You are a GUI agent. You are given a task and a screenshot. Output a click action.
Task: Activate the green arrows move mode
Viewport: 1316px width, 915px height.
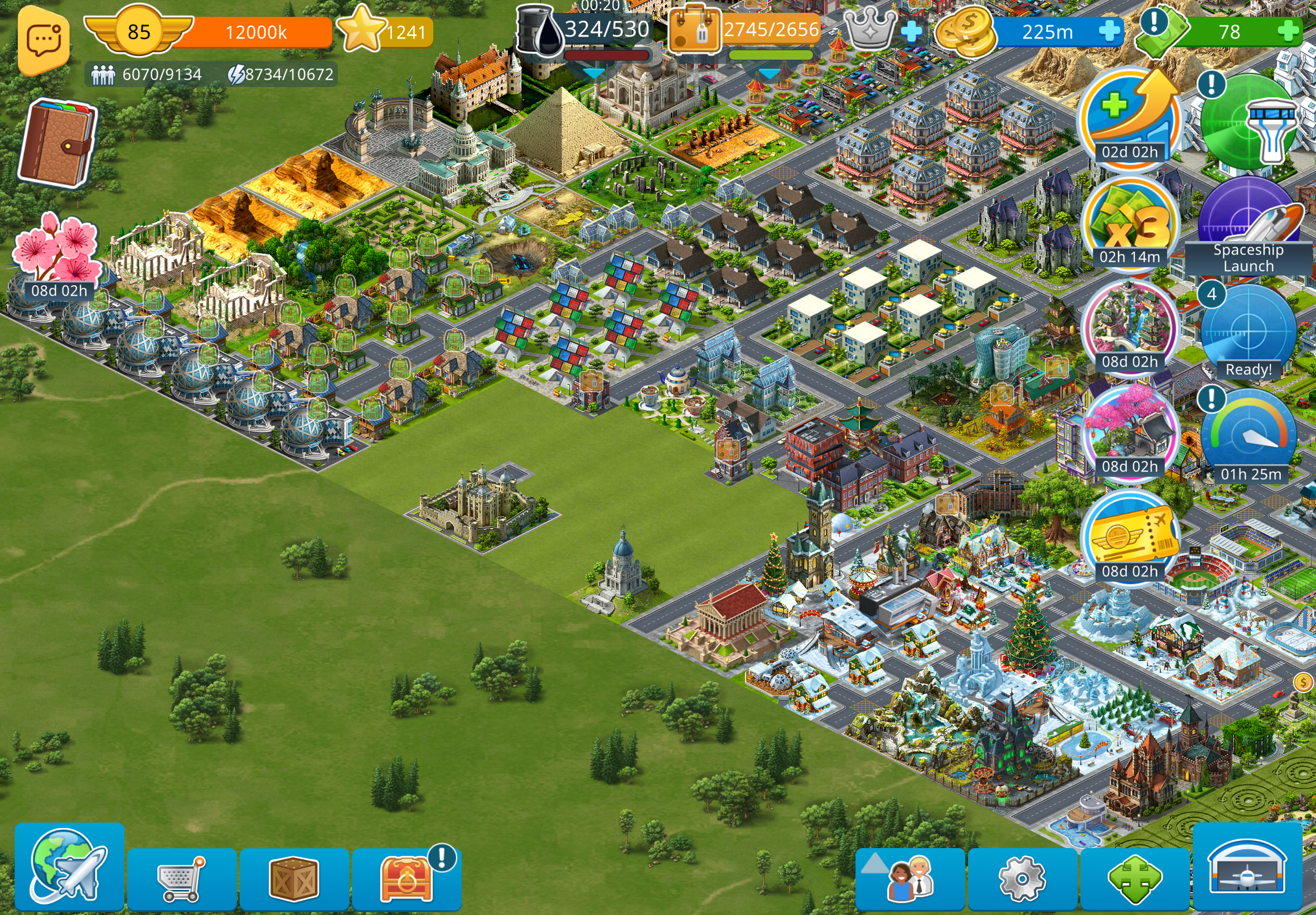tap(1134, 878)
